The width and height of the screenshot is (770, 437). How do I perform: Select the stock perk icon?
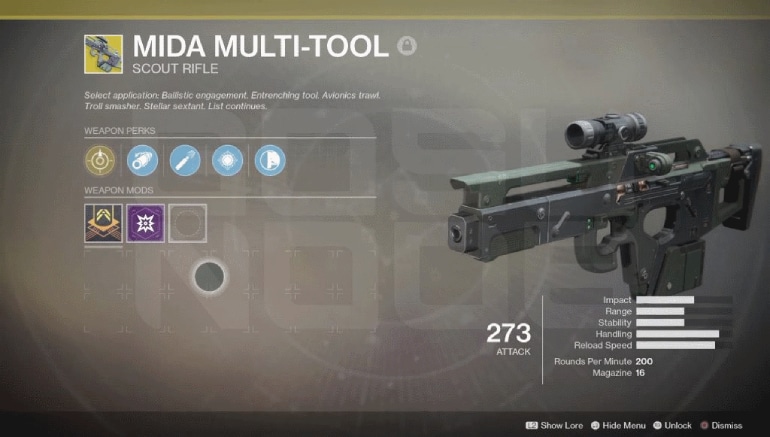point(269,160)
